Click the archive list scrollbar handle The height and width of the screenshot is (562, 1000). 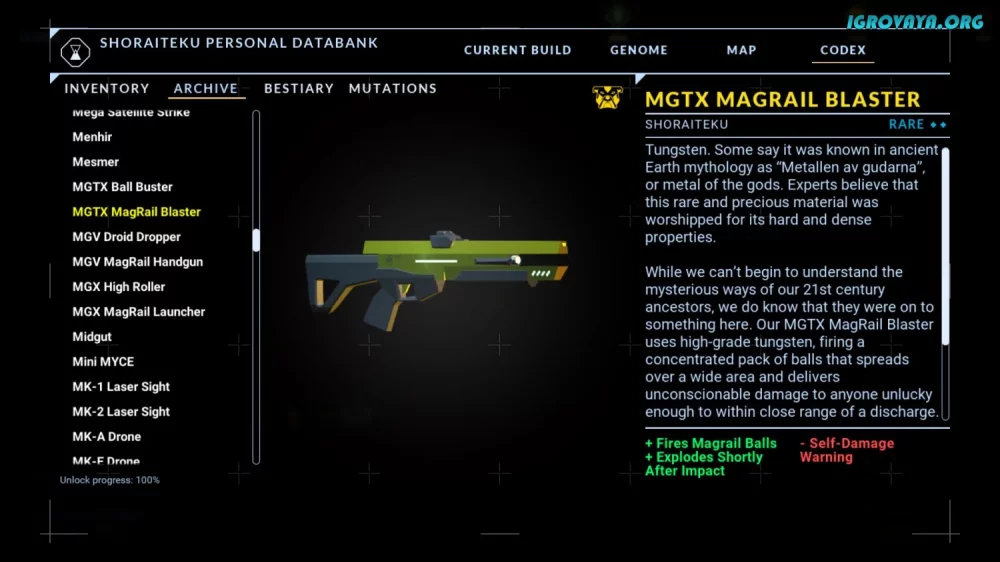256,240
